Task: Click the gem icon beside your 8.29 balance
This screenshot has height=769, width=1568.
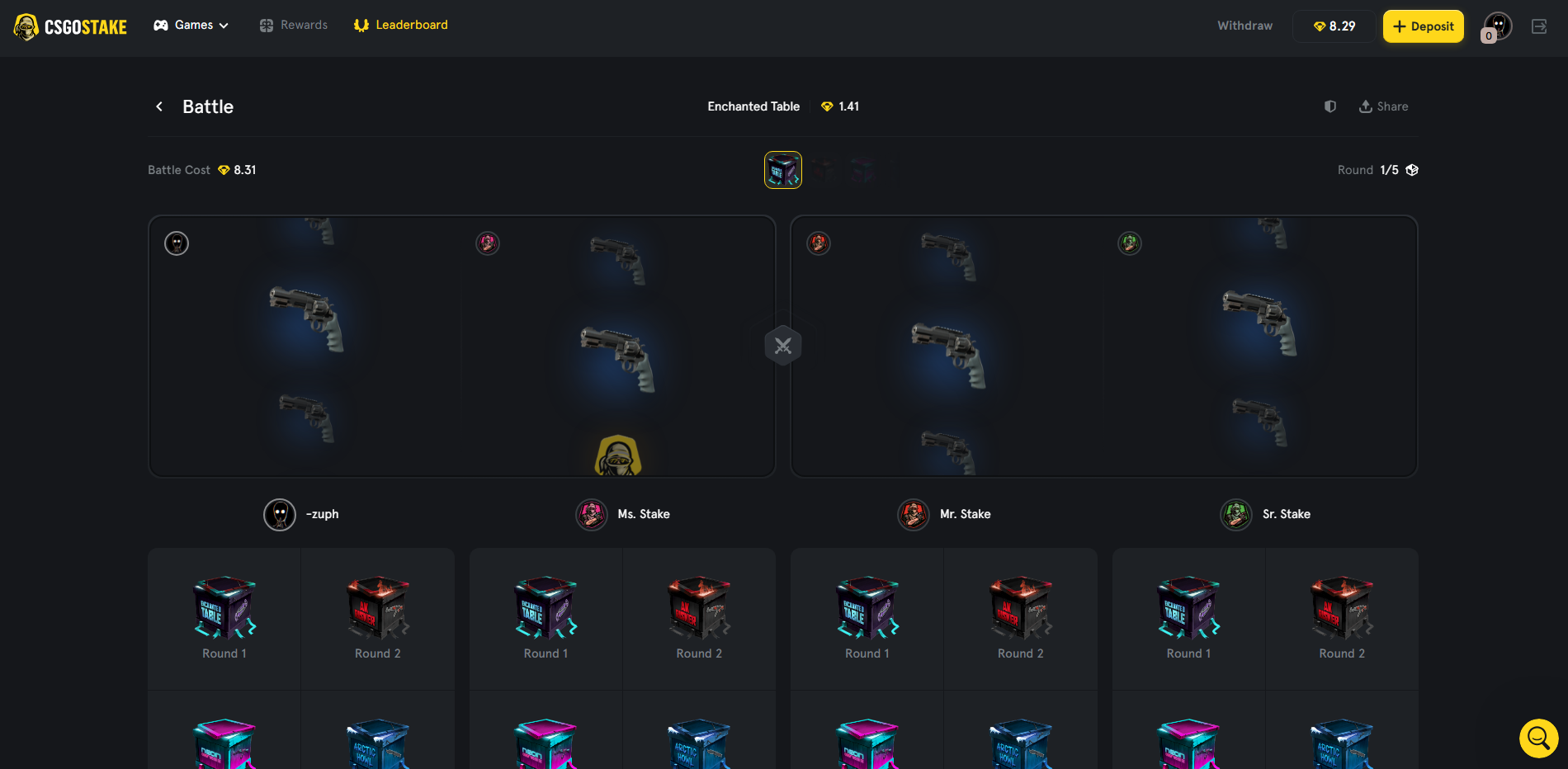Action: pyautogui.click(x=1320, y=26)
